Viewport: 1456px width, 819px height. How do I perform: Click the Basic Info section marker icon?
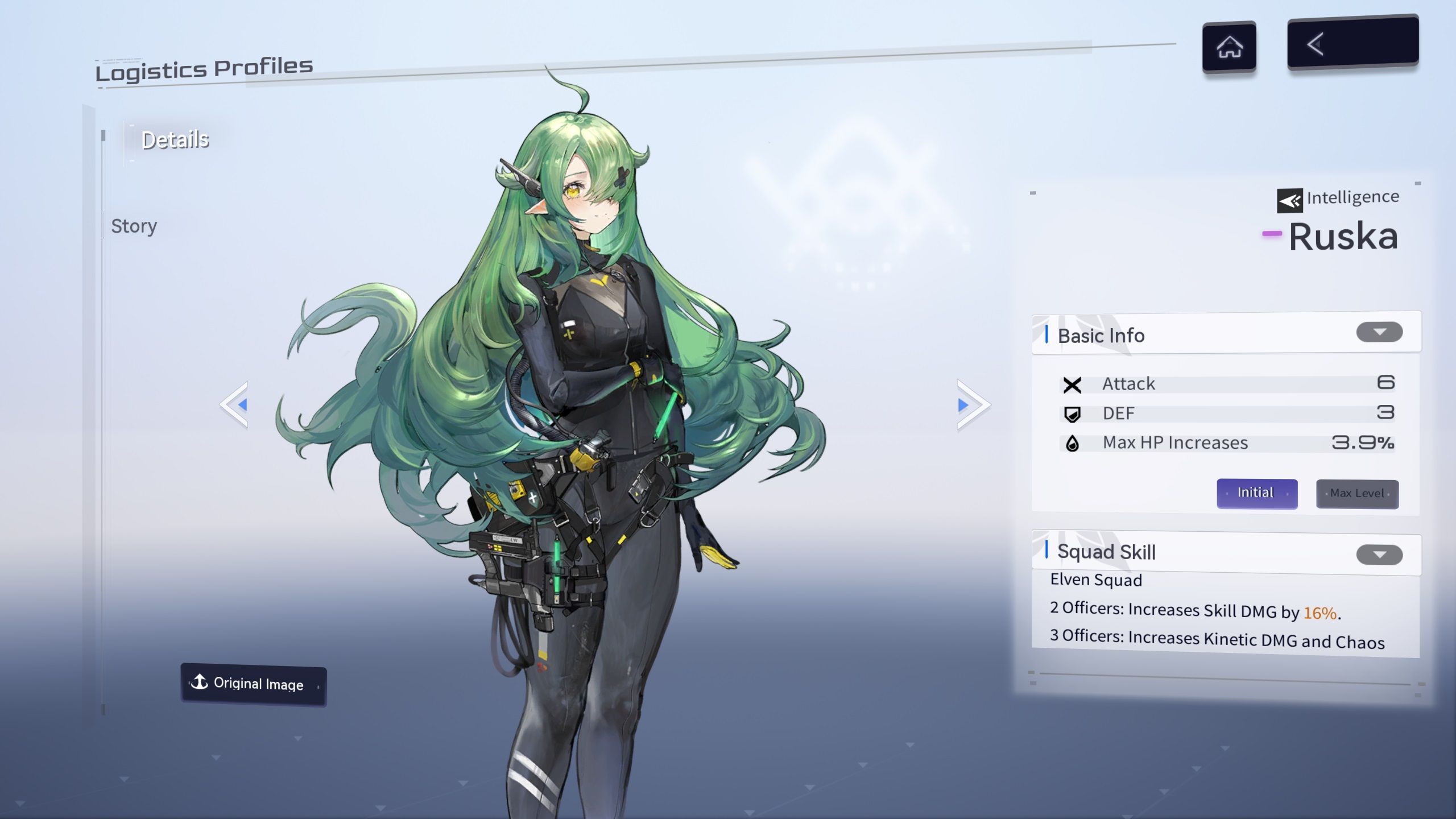pos(1045,335)
